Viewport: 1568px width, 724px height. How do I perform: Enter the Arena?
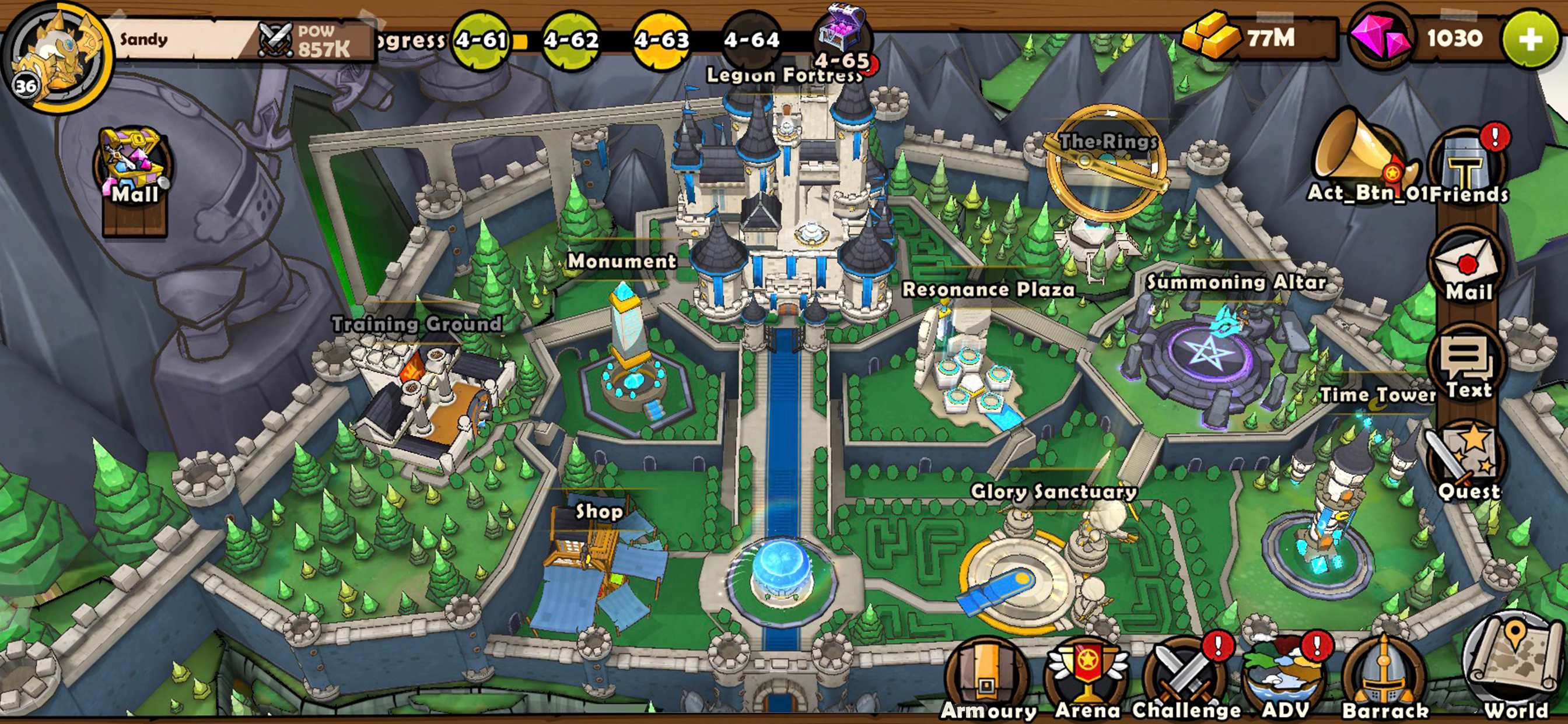click(1087, 679)
